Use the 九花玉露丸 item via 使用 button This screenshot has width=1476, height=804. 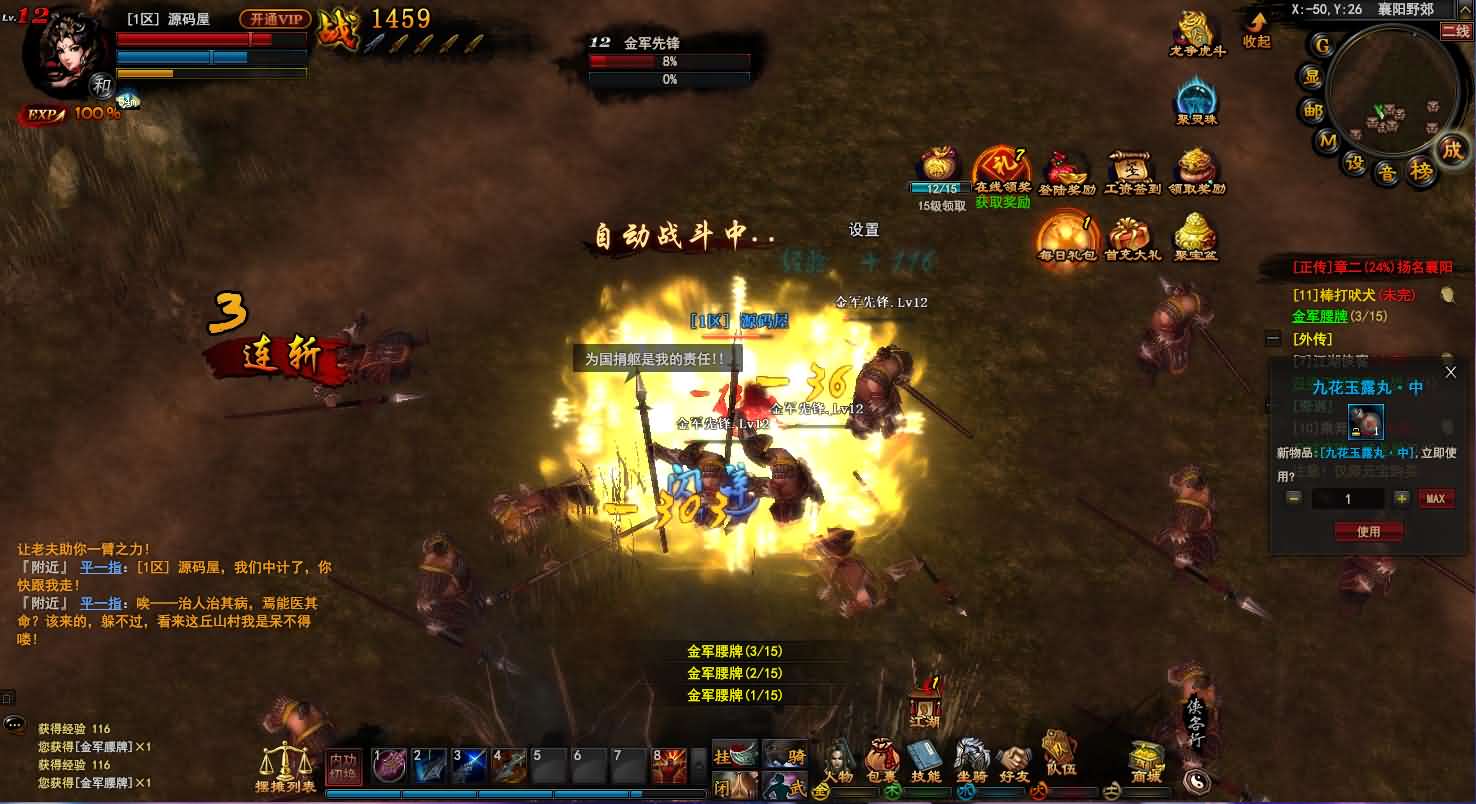click(1368, 532)
